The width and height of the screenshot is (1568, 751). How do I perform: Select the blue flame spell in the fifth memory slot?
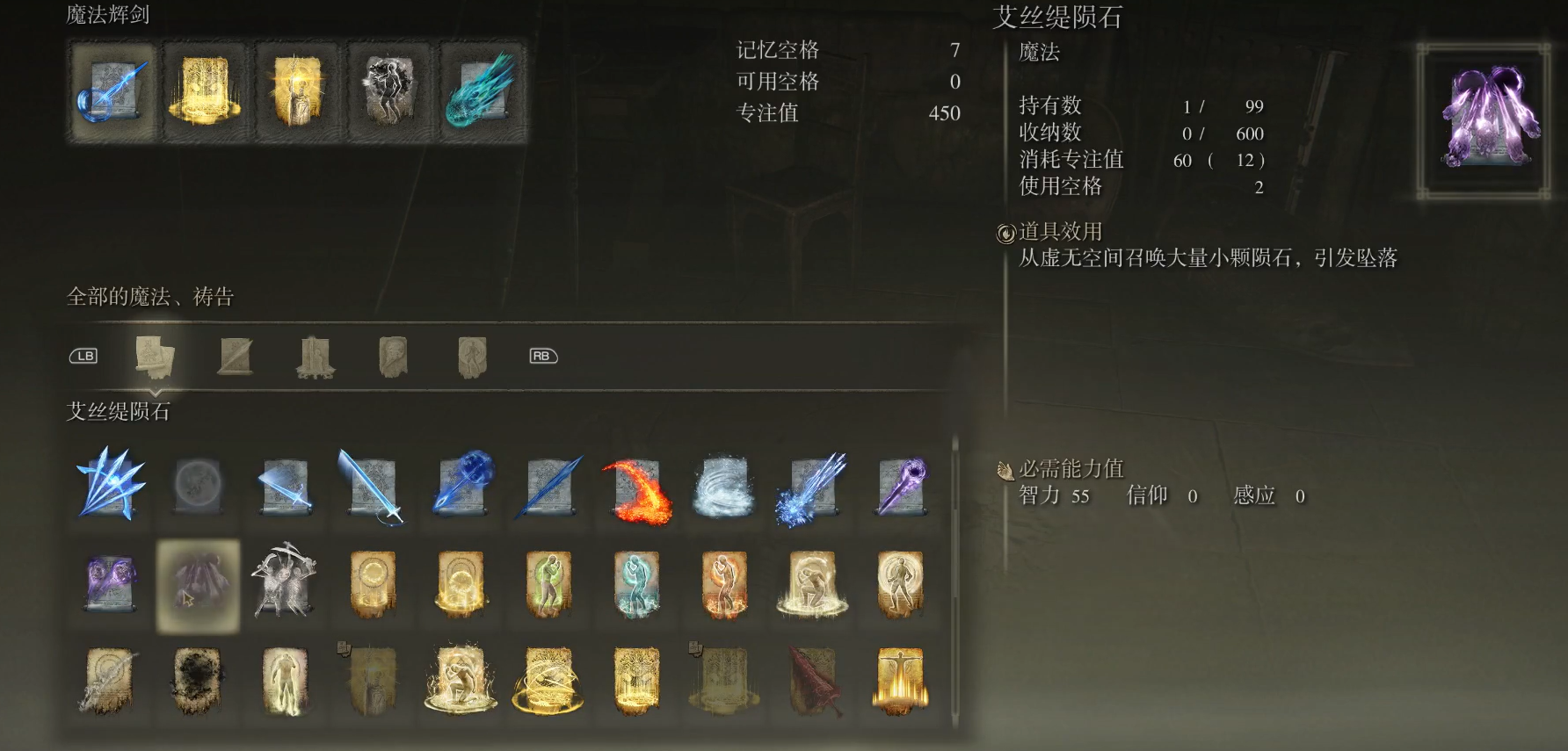coord(483,90)
